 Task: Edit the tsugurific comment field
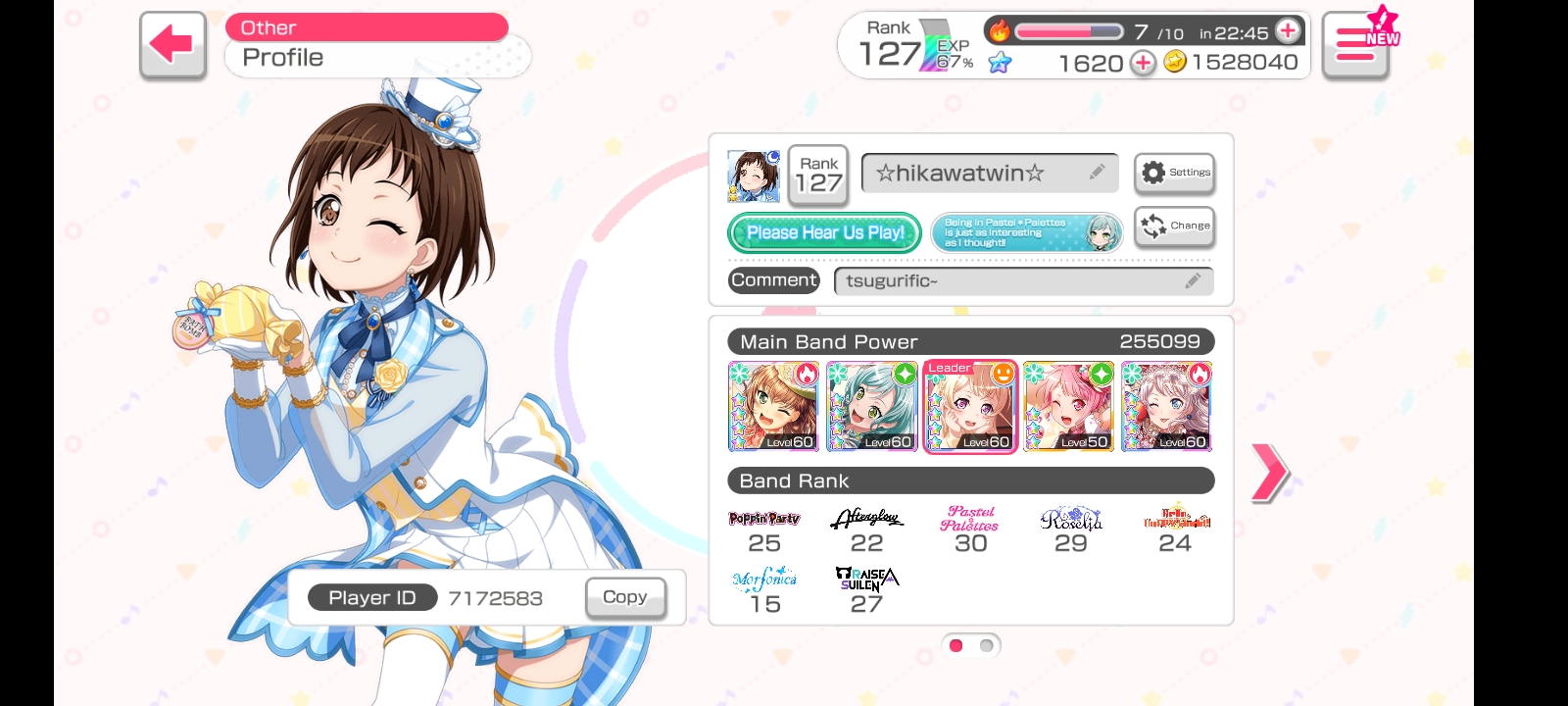[1023, 281]
